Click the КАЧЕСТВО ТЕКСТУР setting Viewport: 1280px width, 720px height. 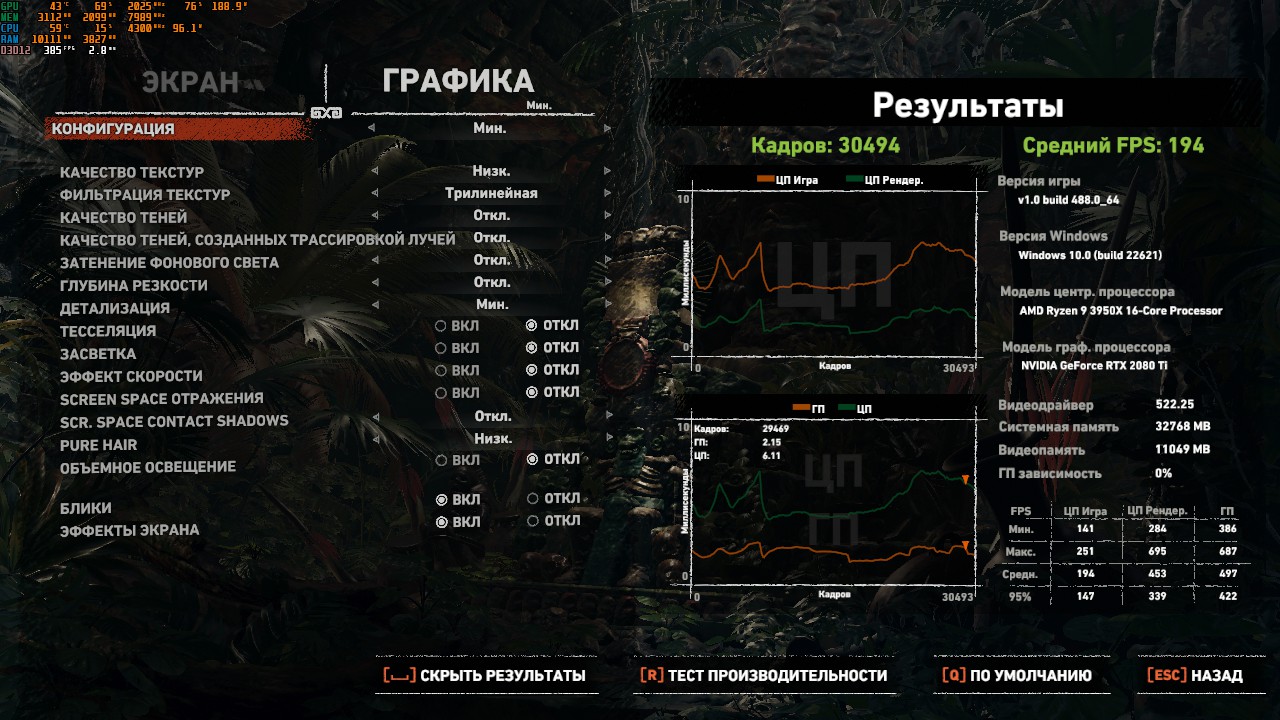(x=131, y=172)
